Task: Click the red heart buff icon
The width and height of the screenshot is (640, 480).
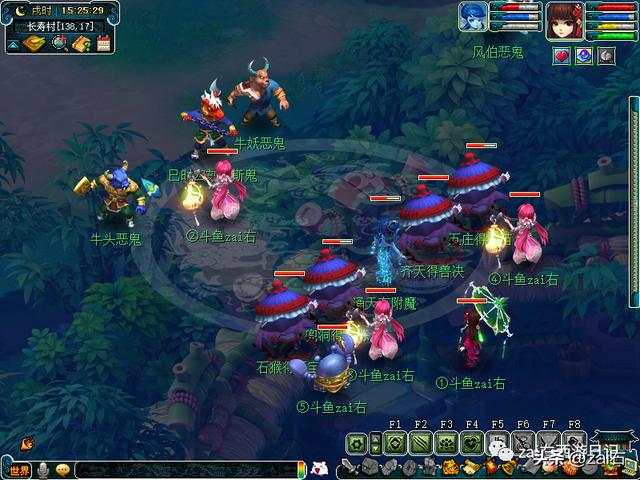Action: click(x=562, y=56)
